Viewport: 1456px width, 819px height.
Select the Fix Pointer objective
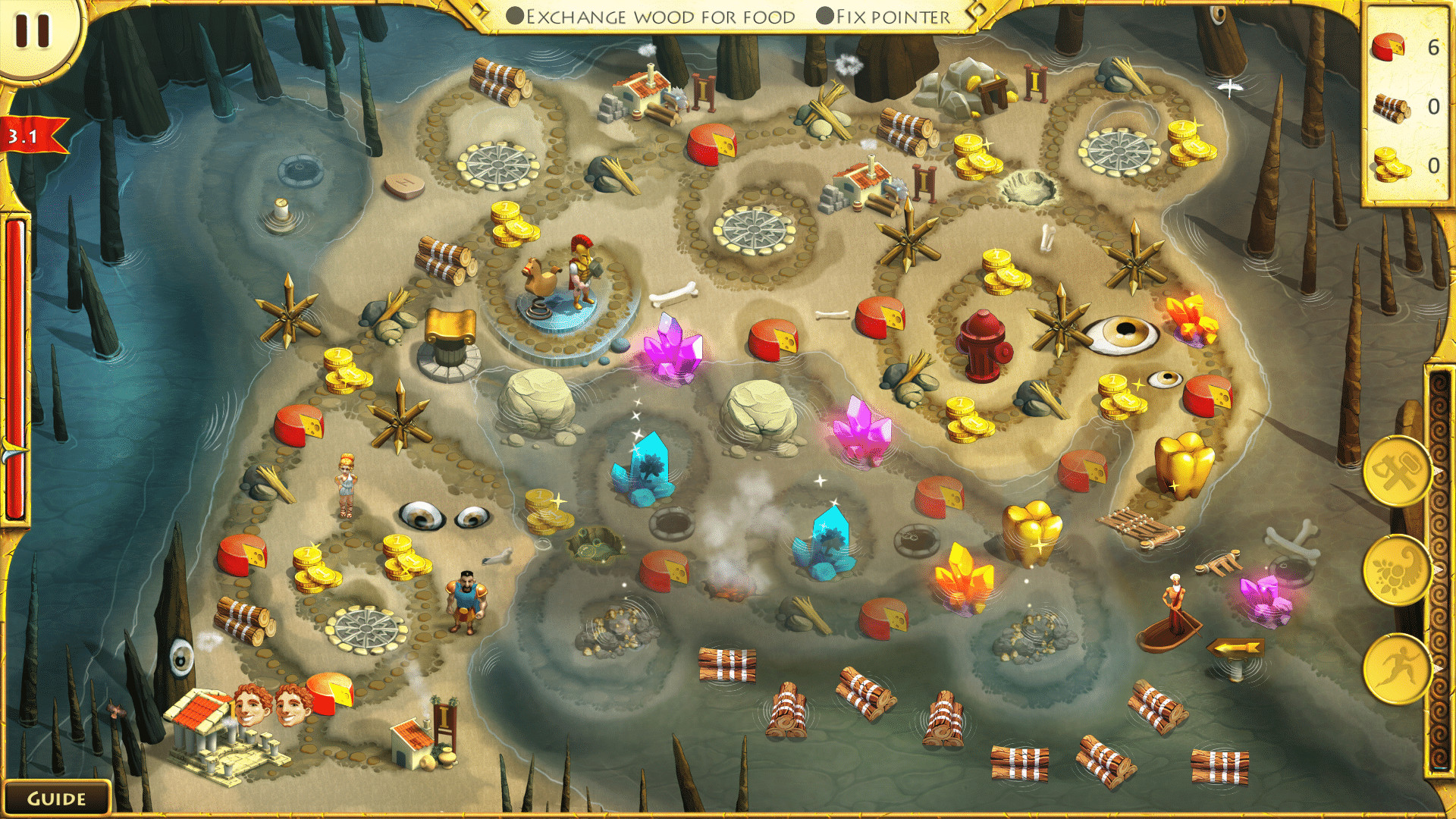click(884, 17)
